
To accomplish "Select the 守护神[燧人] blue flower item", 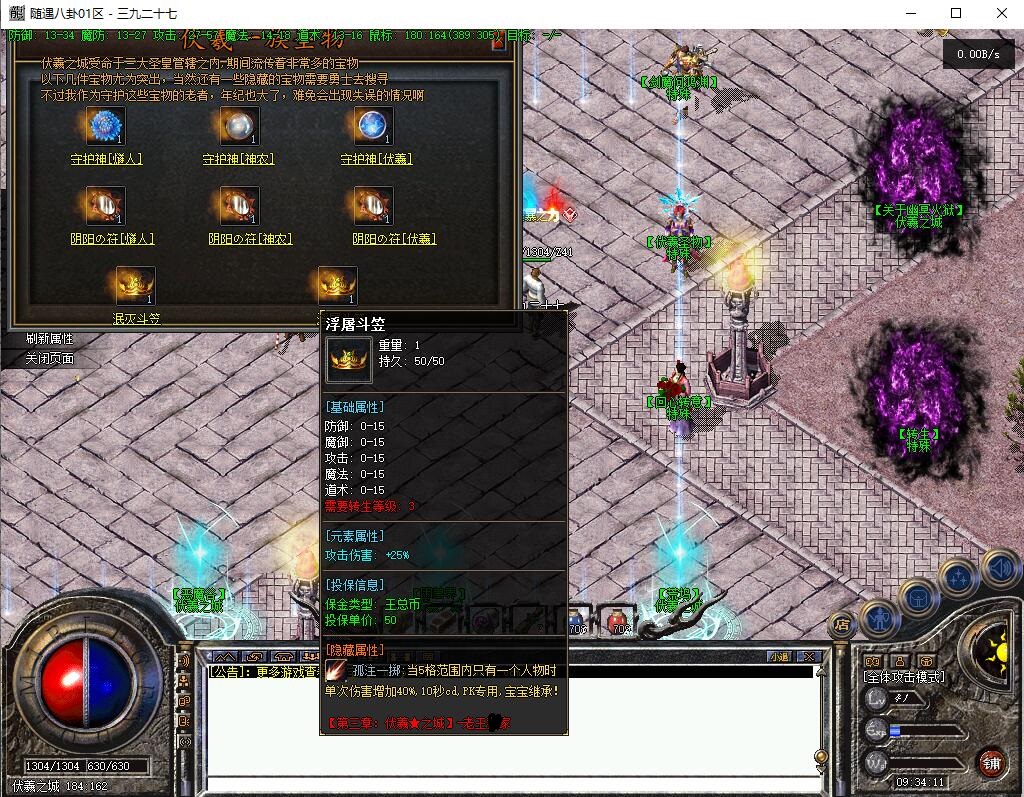I will (x=104, y=126).
